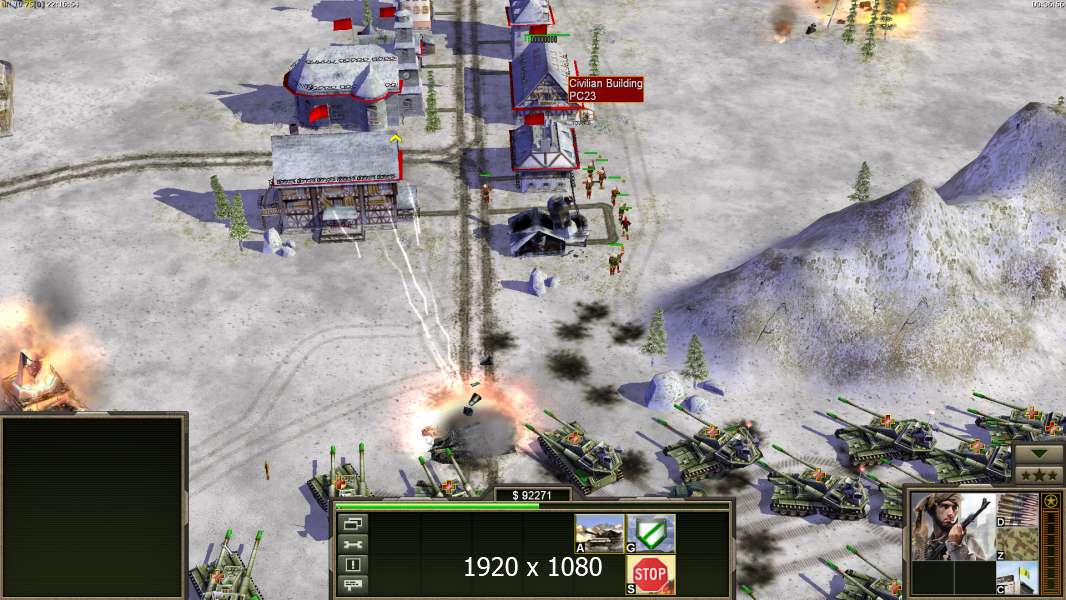Activate the Guard command shield icon
This screenshot has width=1066, height=600.
651,533
